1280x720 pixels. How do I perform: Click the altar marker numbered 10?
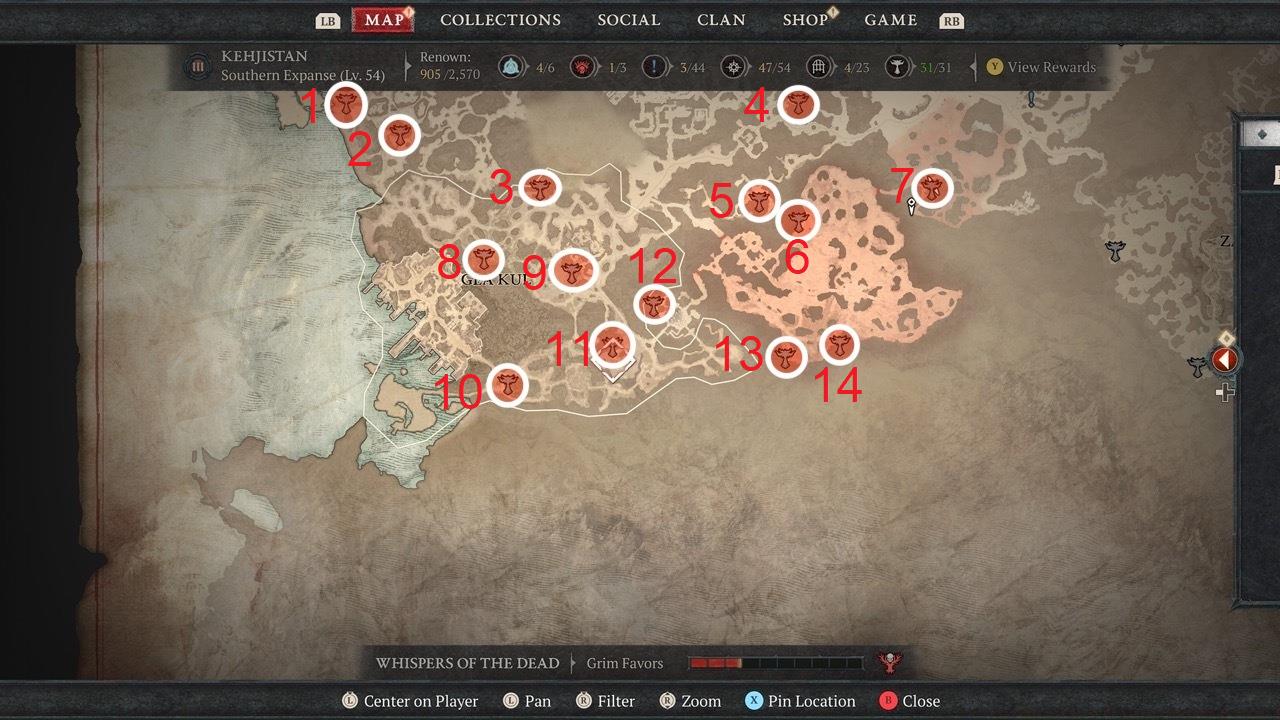click(x=508, y=385)
